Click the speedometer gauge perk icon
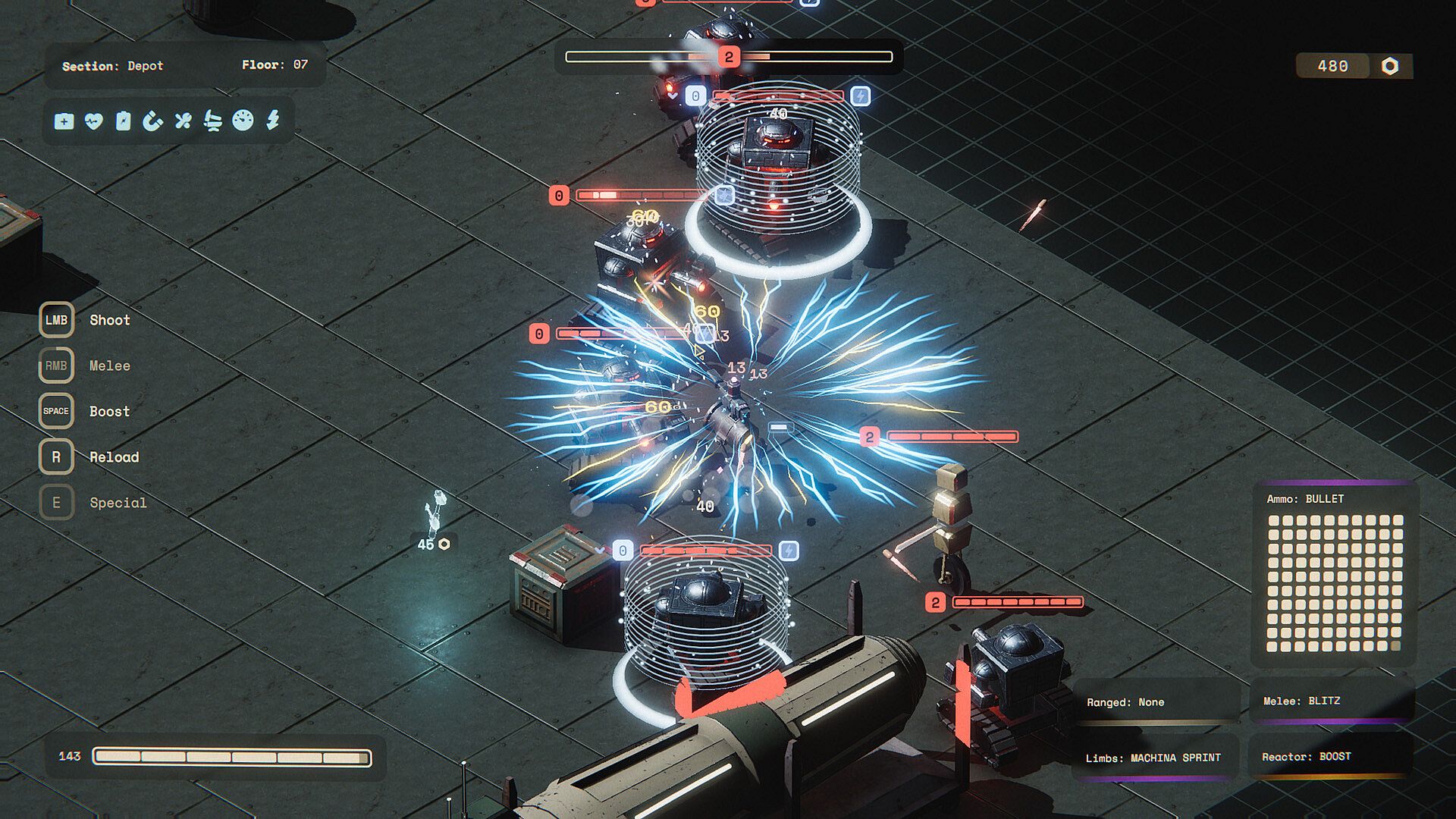1456x819 pixels. pyautogui.click(x=243, y=121)
